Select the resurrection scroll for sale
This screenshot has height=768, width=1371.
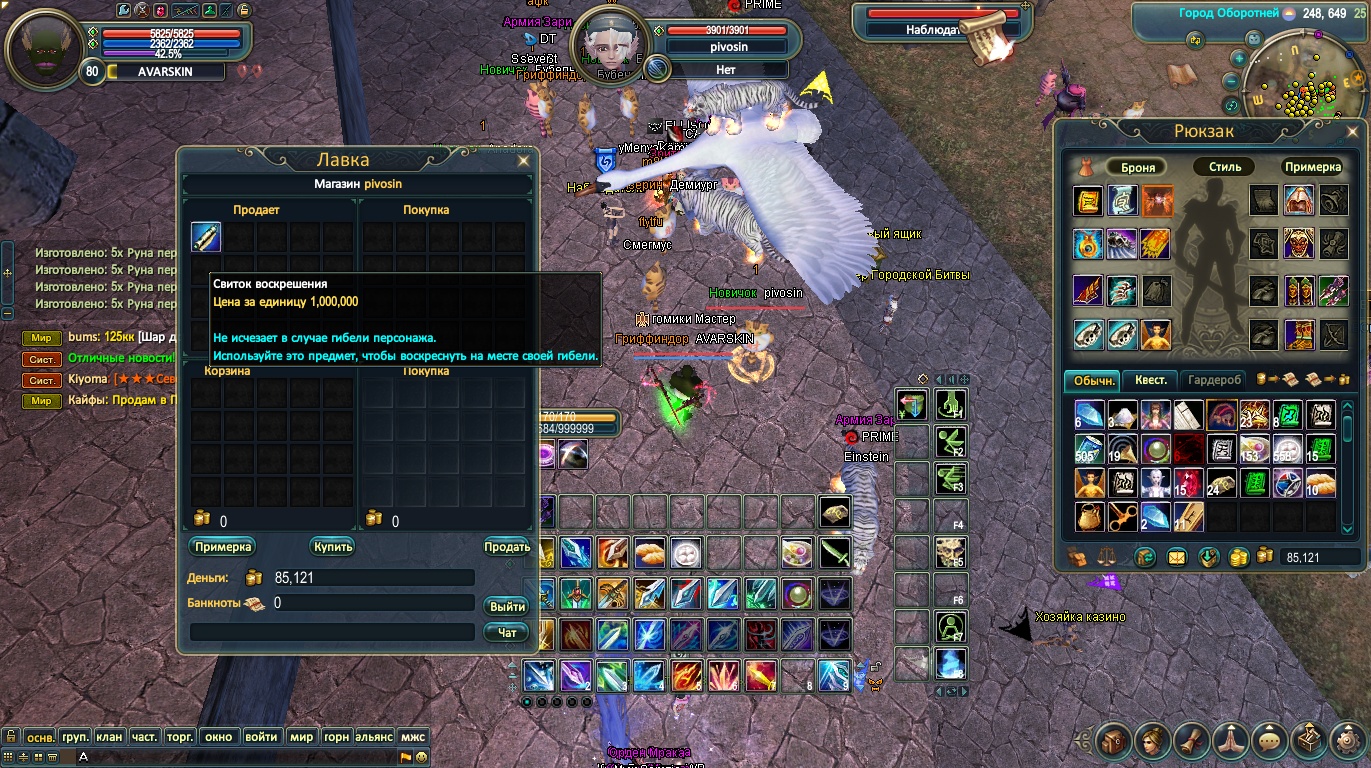click(x=206, y=237)
